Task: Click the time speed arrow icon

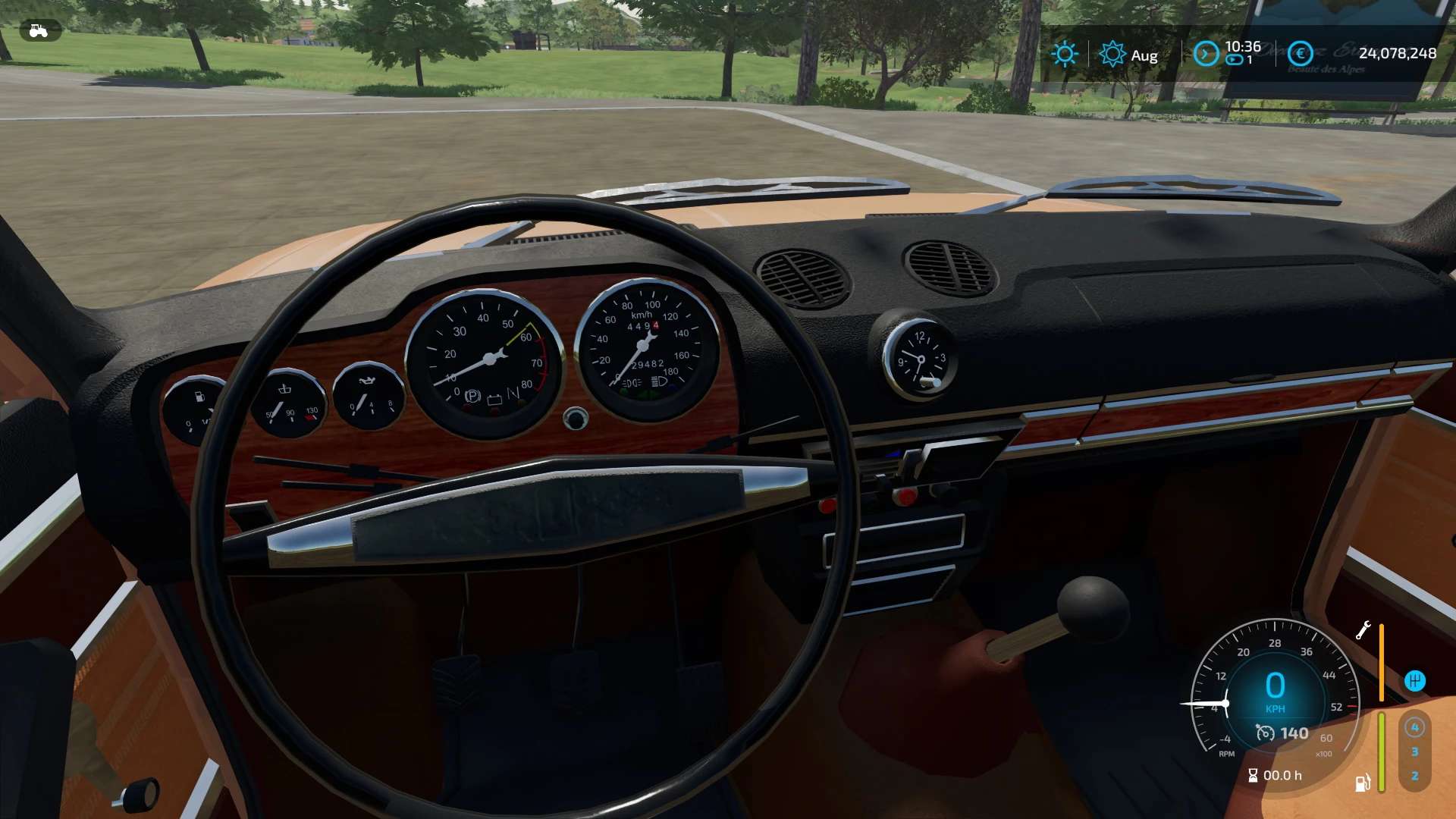Action: [x=1206, y=54]
